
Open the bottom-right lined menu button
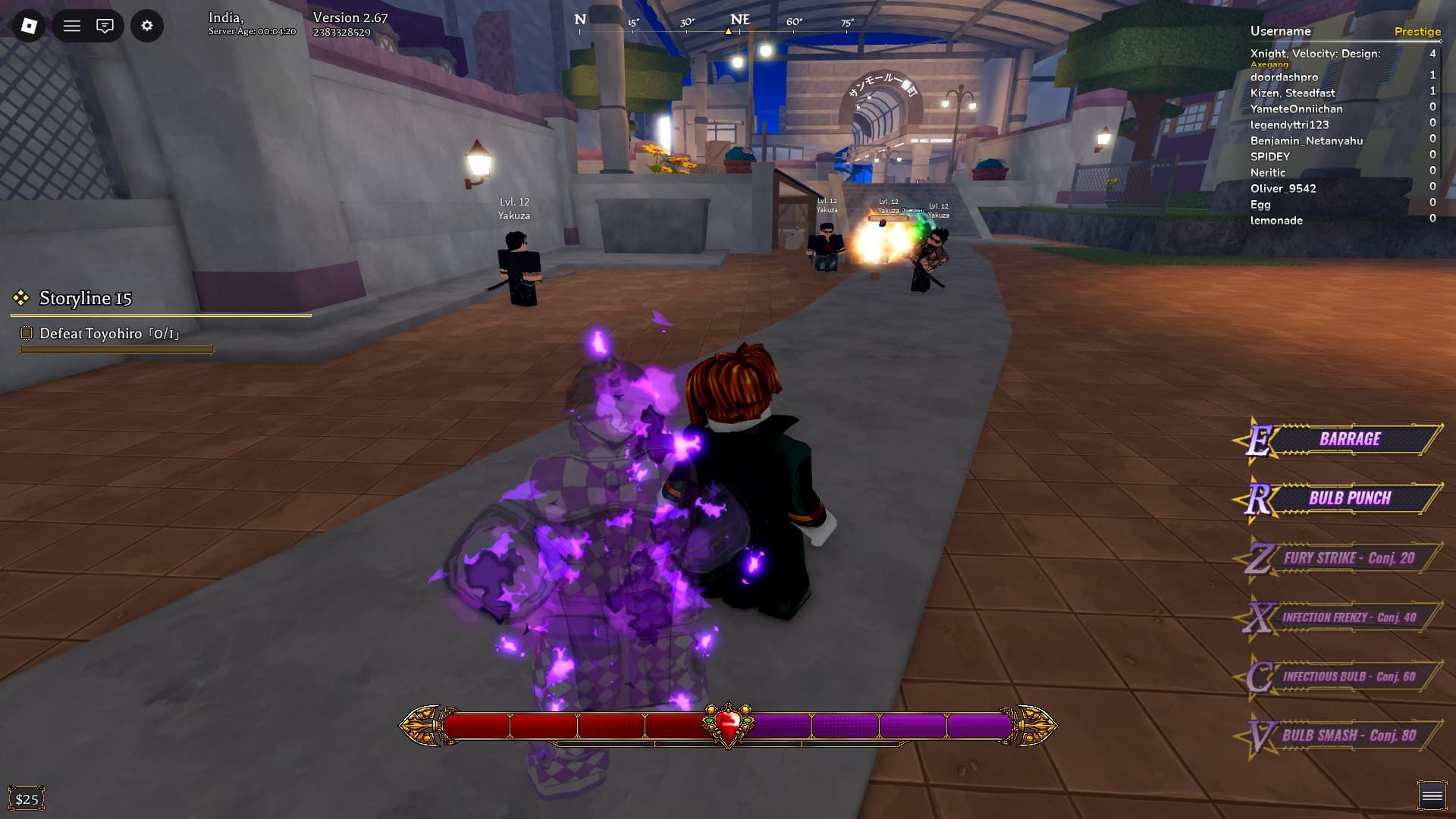coord(1432,795)
